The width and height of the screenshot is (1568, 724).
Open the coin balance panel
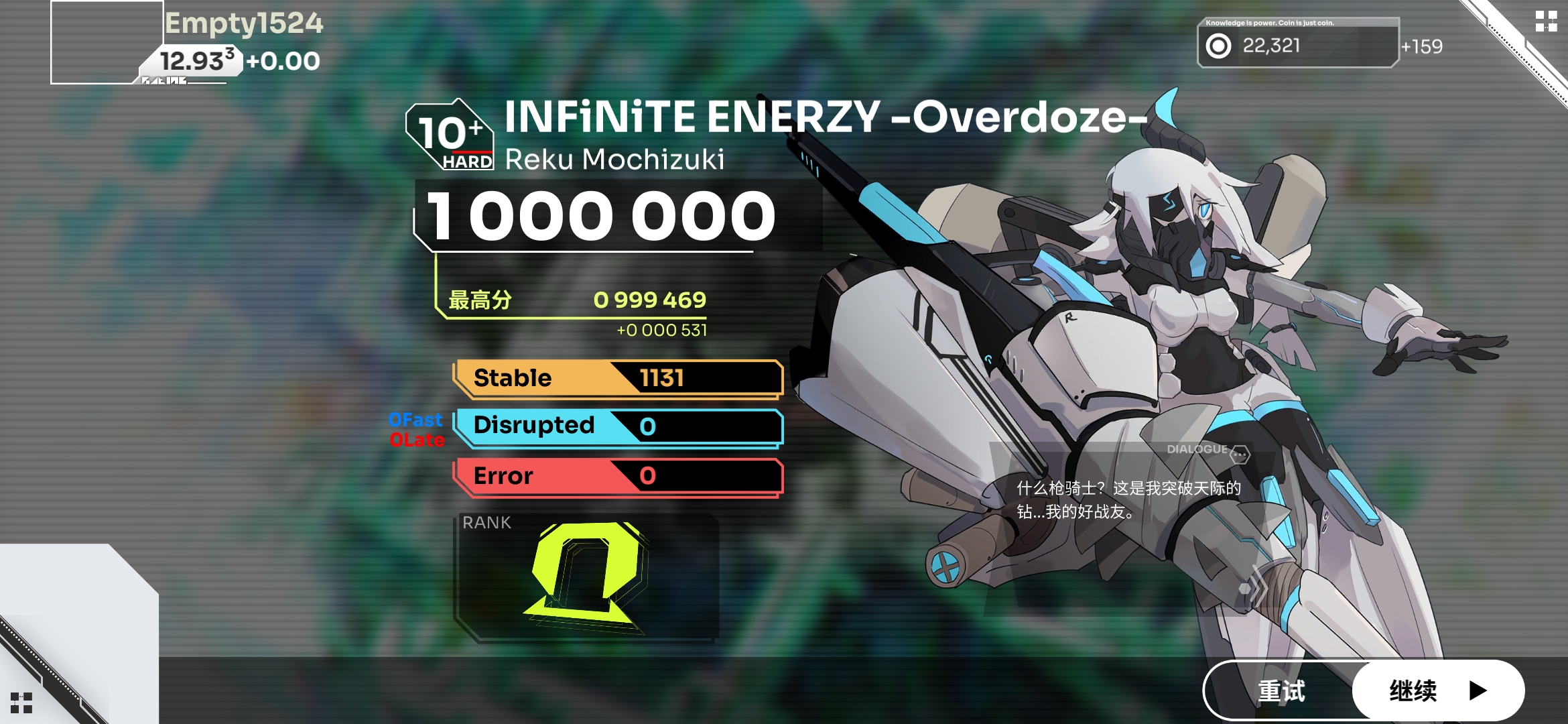1297,45
